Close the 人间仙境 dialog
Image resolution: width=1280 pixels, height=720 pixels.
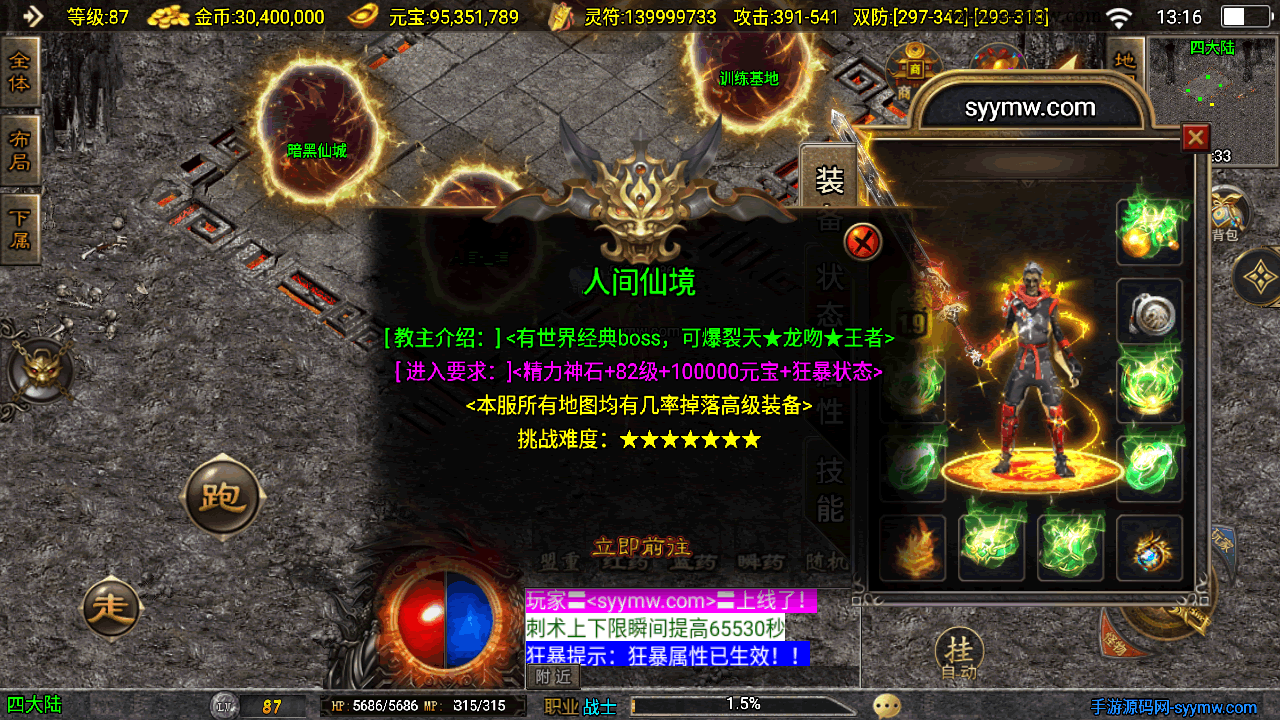coord(863,242)
